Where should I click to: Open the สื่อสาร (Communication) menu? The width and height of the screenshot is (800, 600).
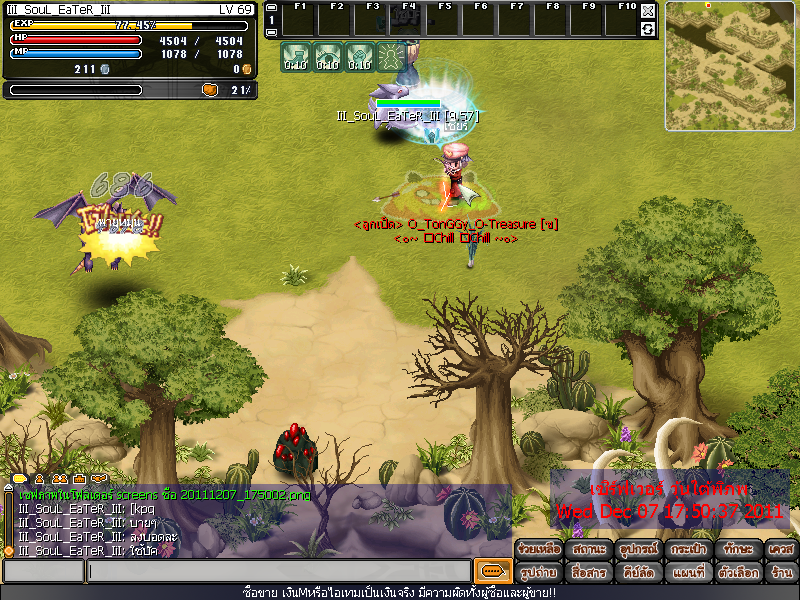click(587, 573)
